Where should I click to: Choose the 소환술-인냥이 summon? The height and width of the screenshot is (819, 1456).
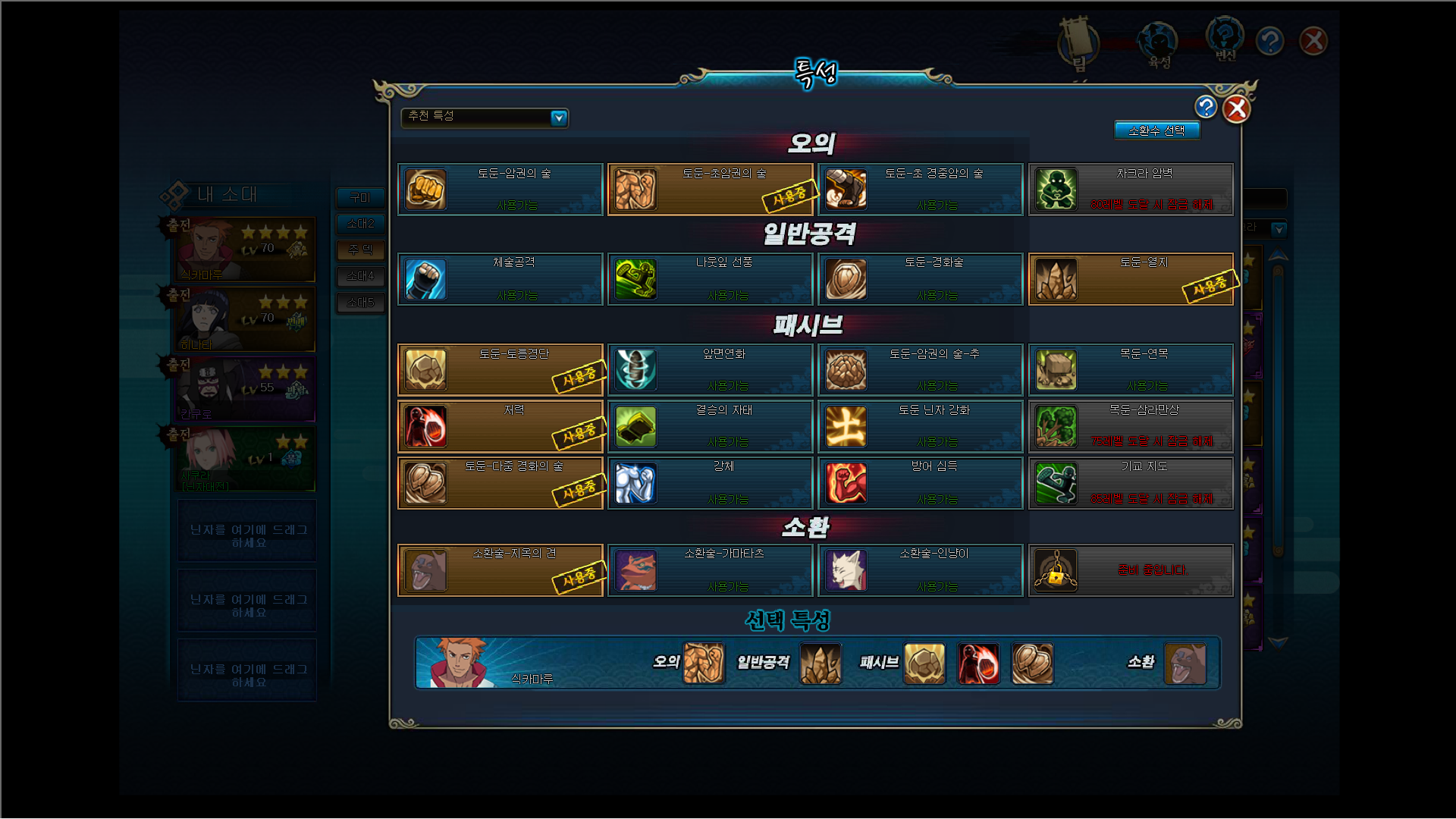point(920,570)
